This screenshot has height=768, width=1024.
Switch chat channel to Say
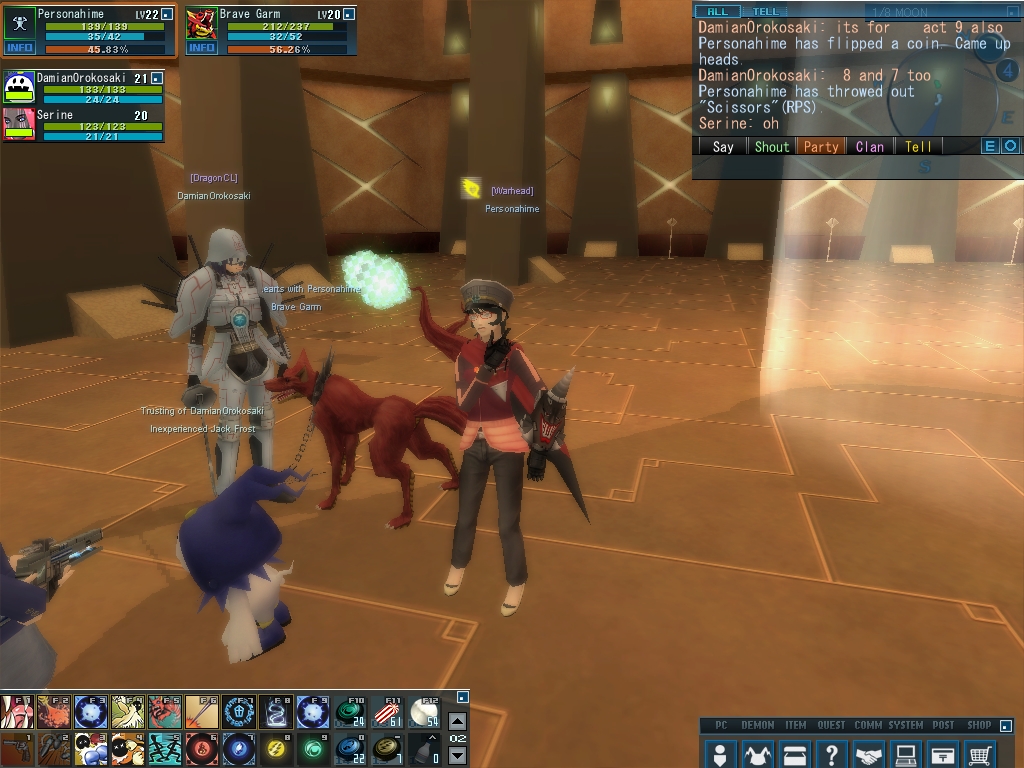723,146
